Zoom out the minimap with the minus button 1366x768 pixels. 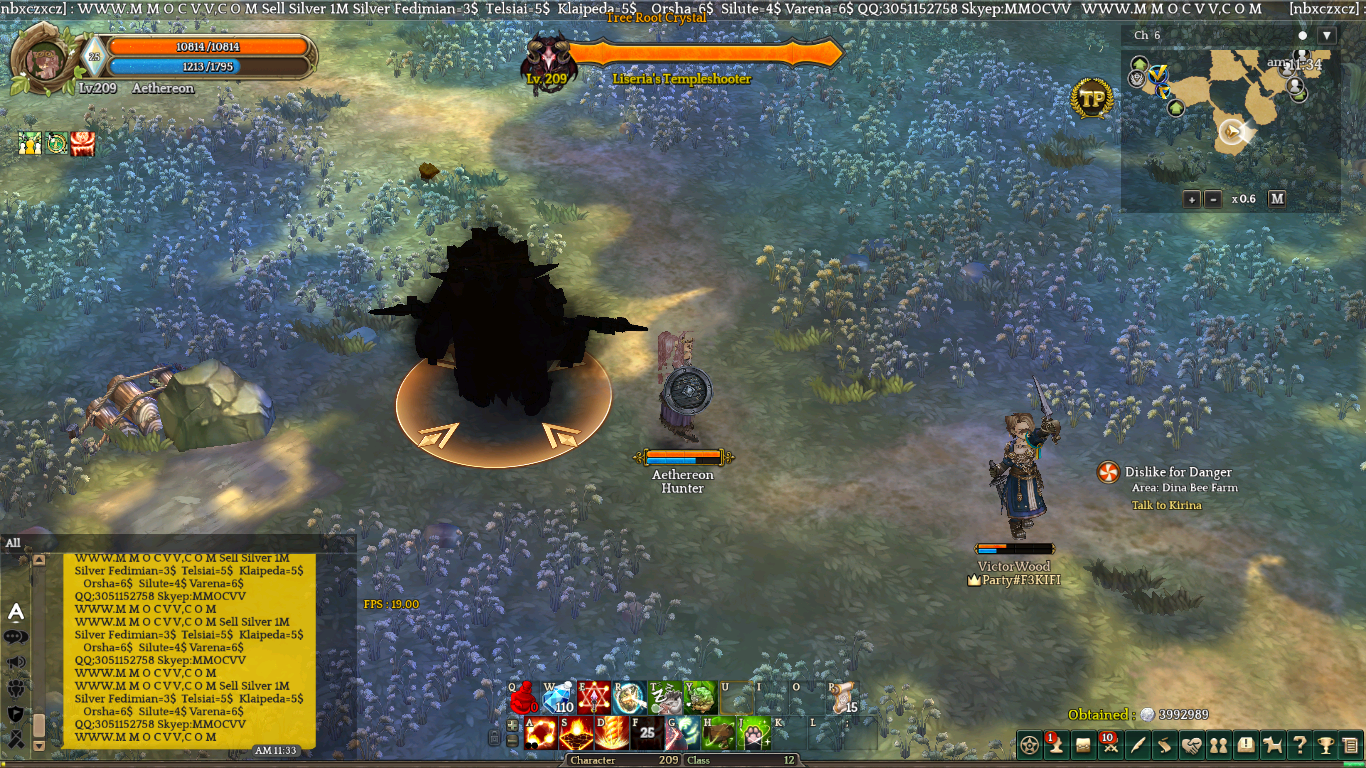(1213, 199)
